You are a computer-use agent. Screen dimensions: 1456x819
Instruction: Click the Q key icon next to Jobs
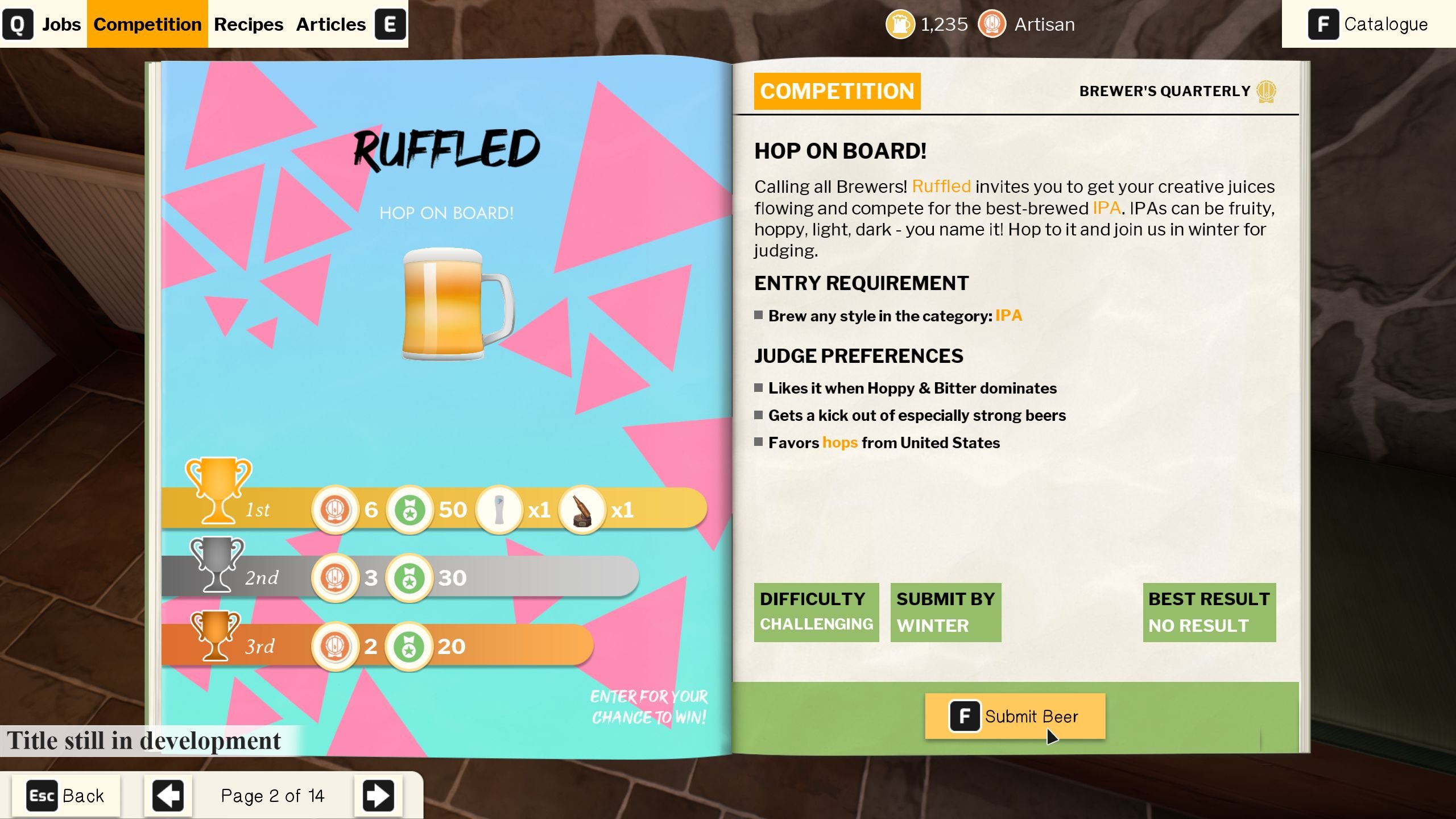19,24
